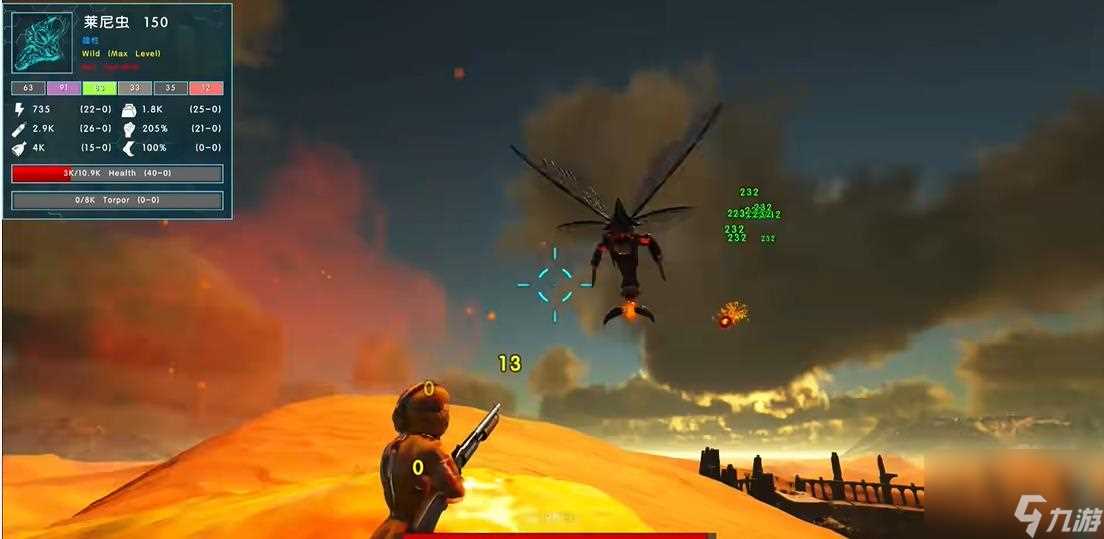Click the fist melee damage icon
This screenshot has width=1104, height=539.
pyautogui.click(x=129, y=129)
